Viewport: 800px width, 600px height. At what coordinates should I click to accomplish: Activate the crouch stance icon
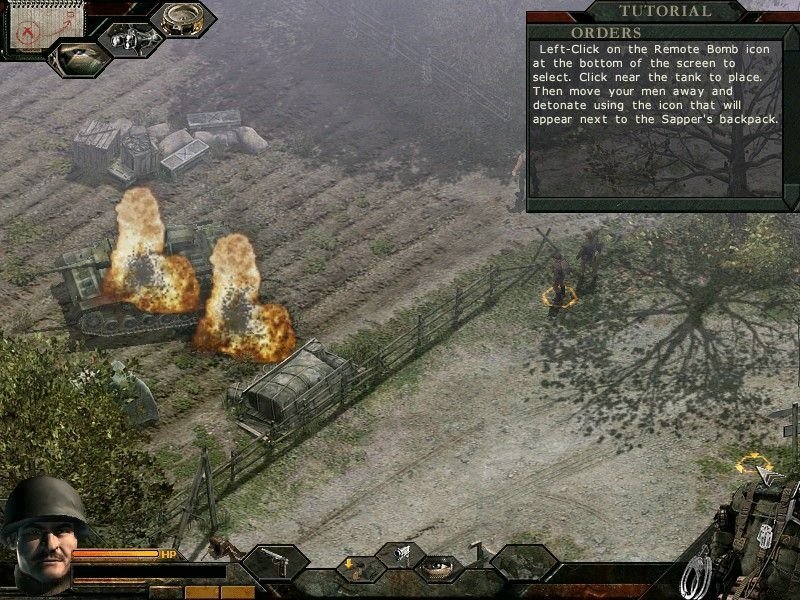coord(357,568)
